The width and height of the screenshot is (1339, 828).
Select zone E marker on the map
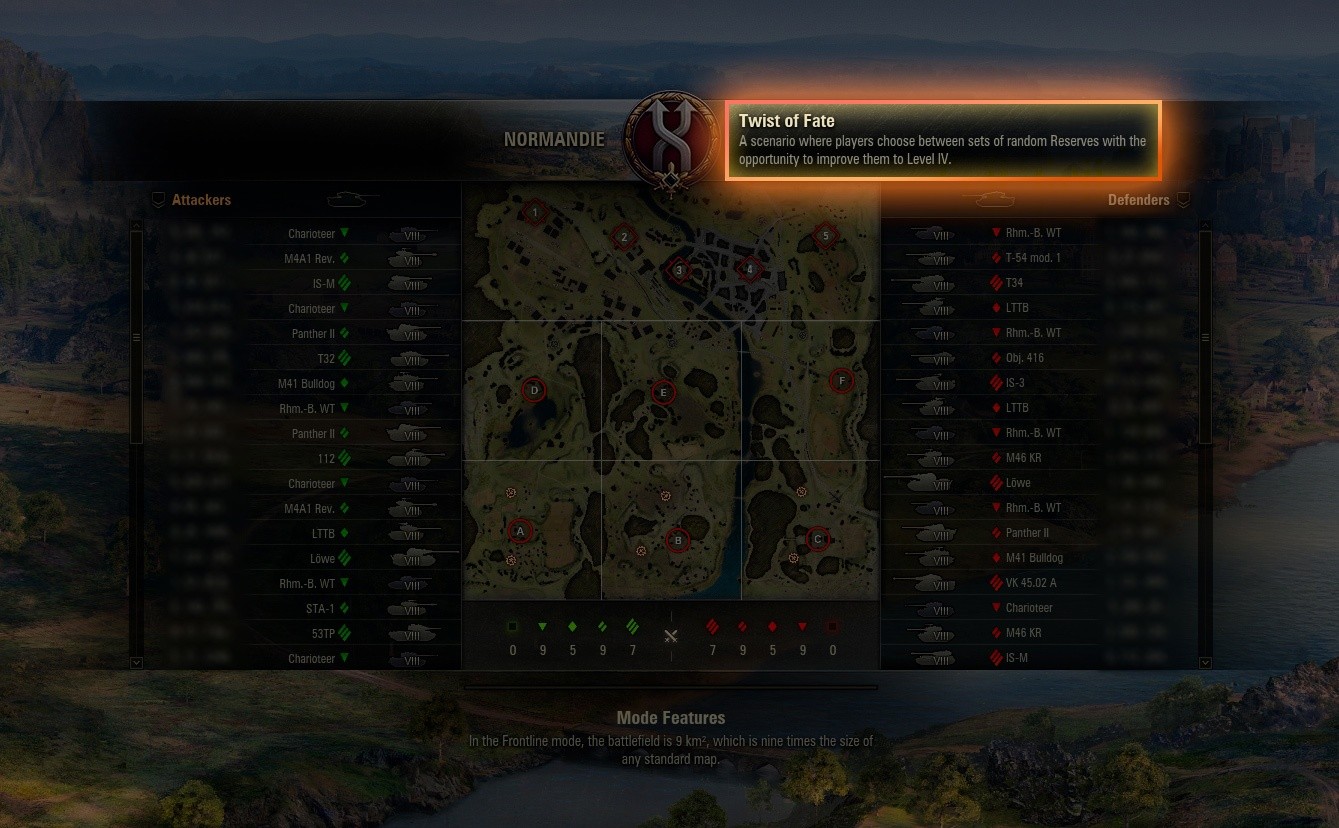click(x=663, y=393)
